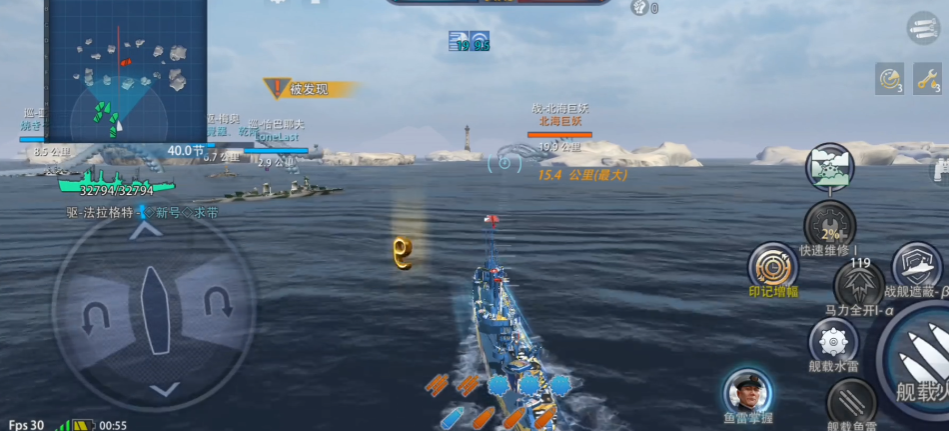Activate 快速维修 quick repair skill
This screenshot has width=949, height=431.
click(x=829, y=224)
